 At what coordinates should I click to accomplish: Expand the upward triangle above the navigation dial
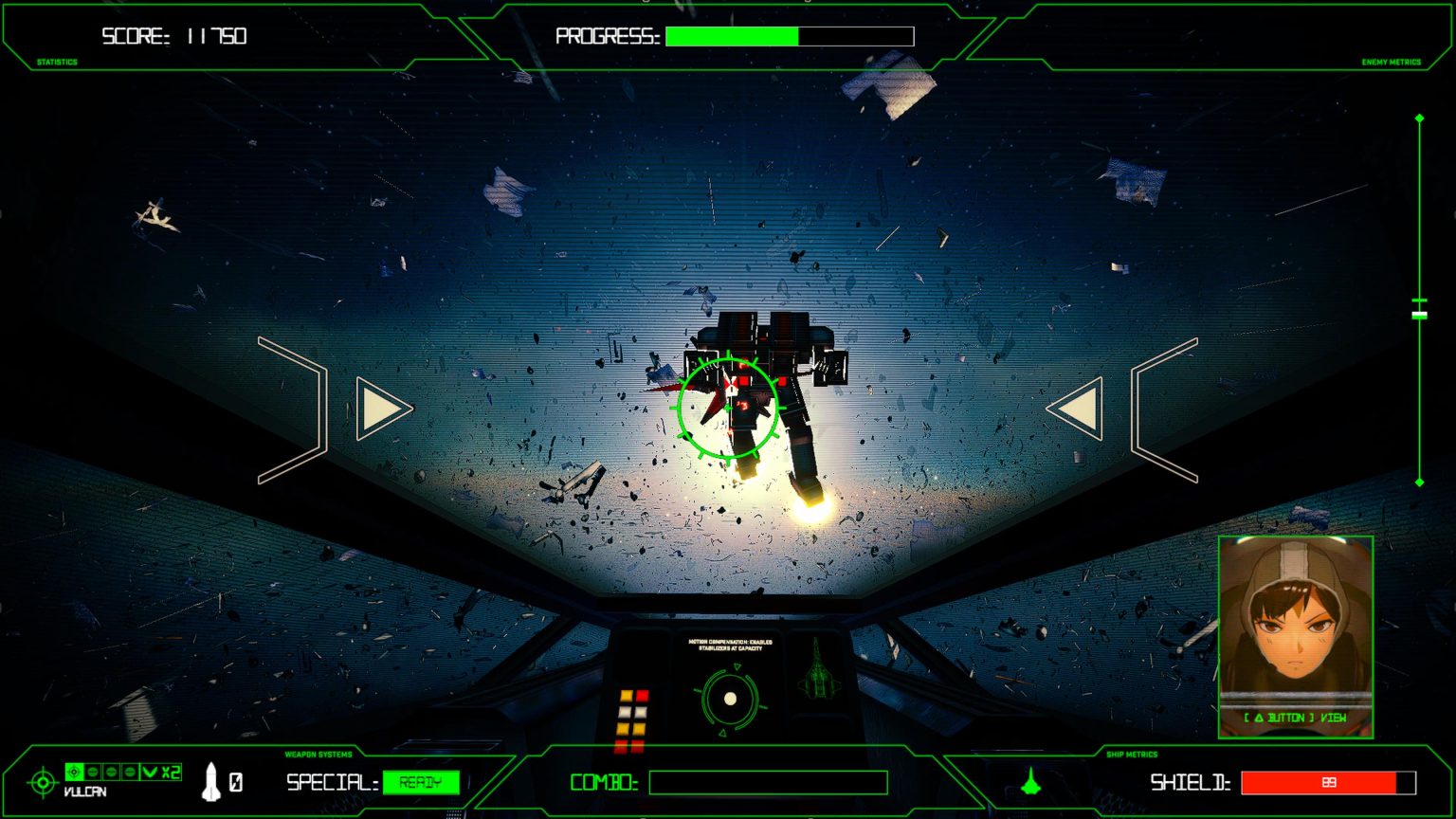[737, 665]
